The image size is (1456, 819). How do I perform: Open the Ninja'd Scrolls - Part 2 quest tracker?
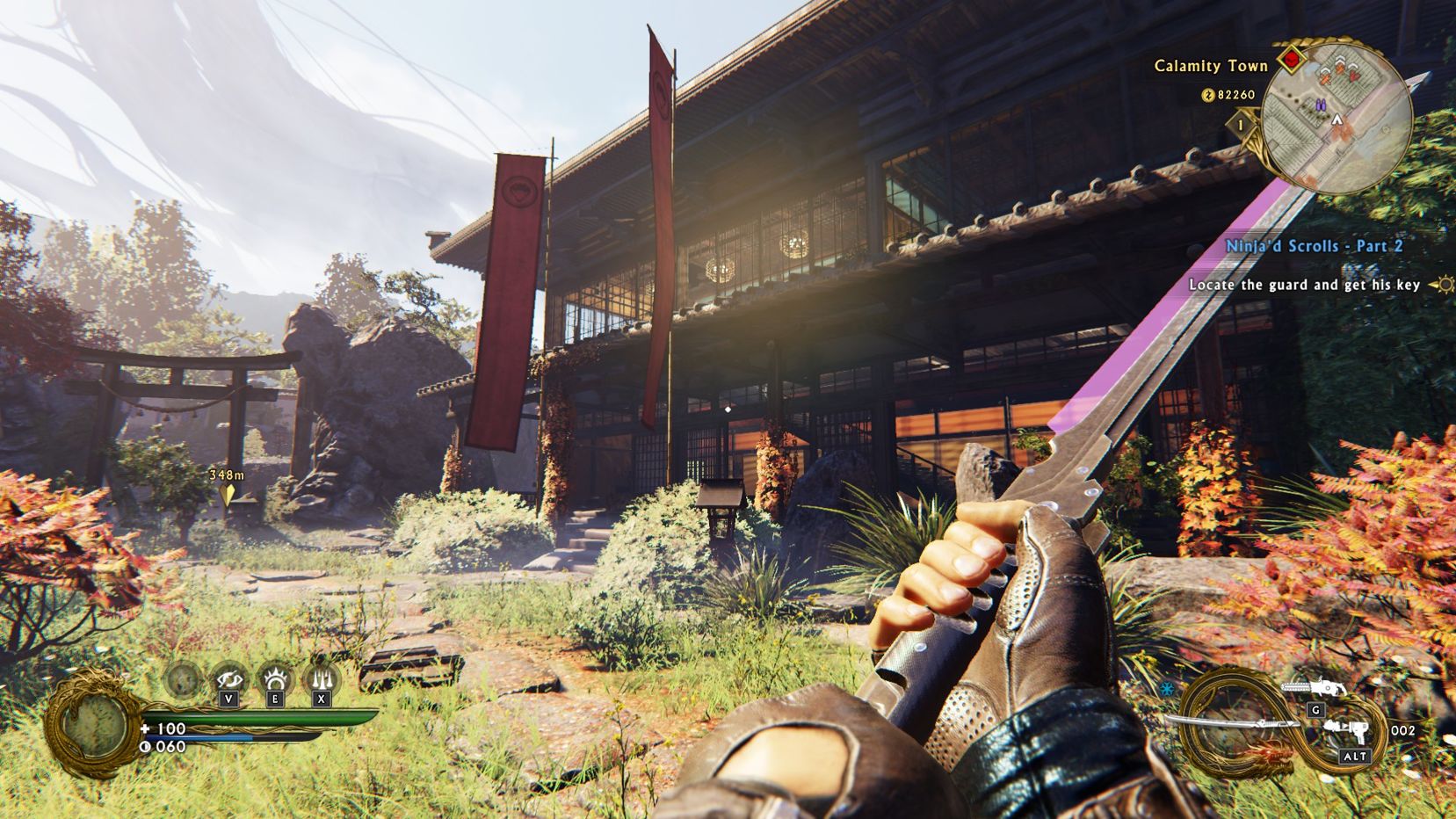(1315, 246)
